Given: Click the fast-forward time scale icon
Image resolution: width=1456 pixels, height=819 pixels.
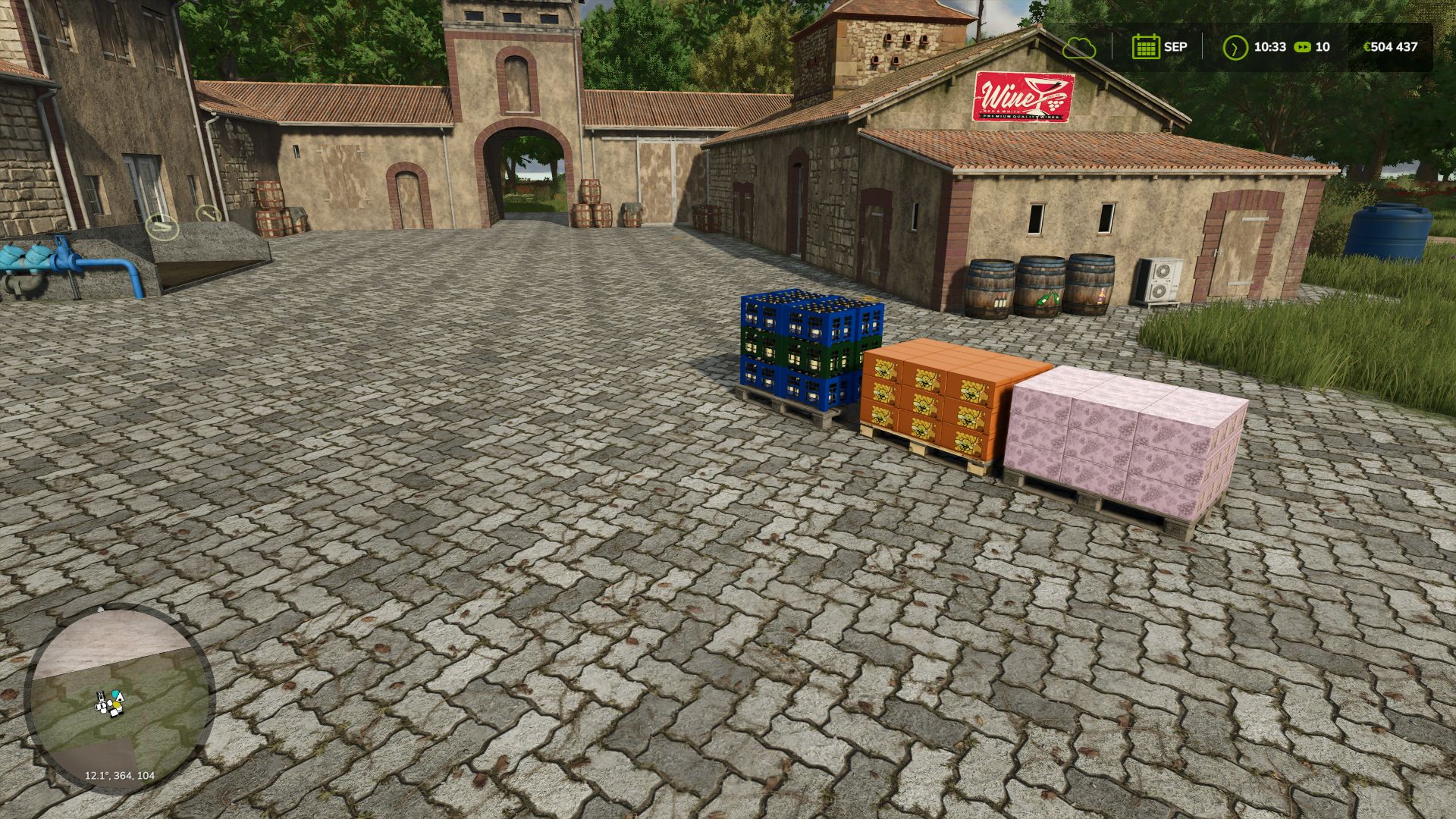Looking at the screenshot, I should pos(1301,46).
